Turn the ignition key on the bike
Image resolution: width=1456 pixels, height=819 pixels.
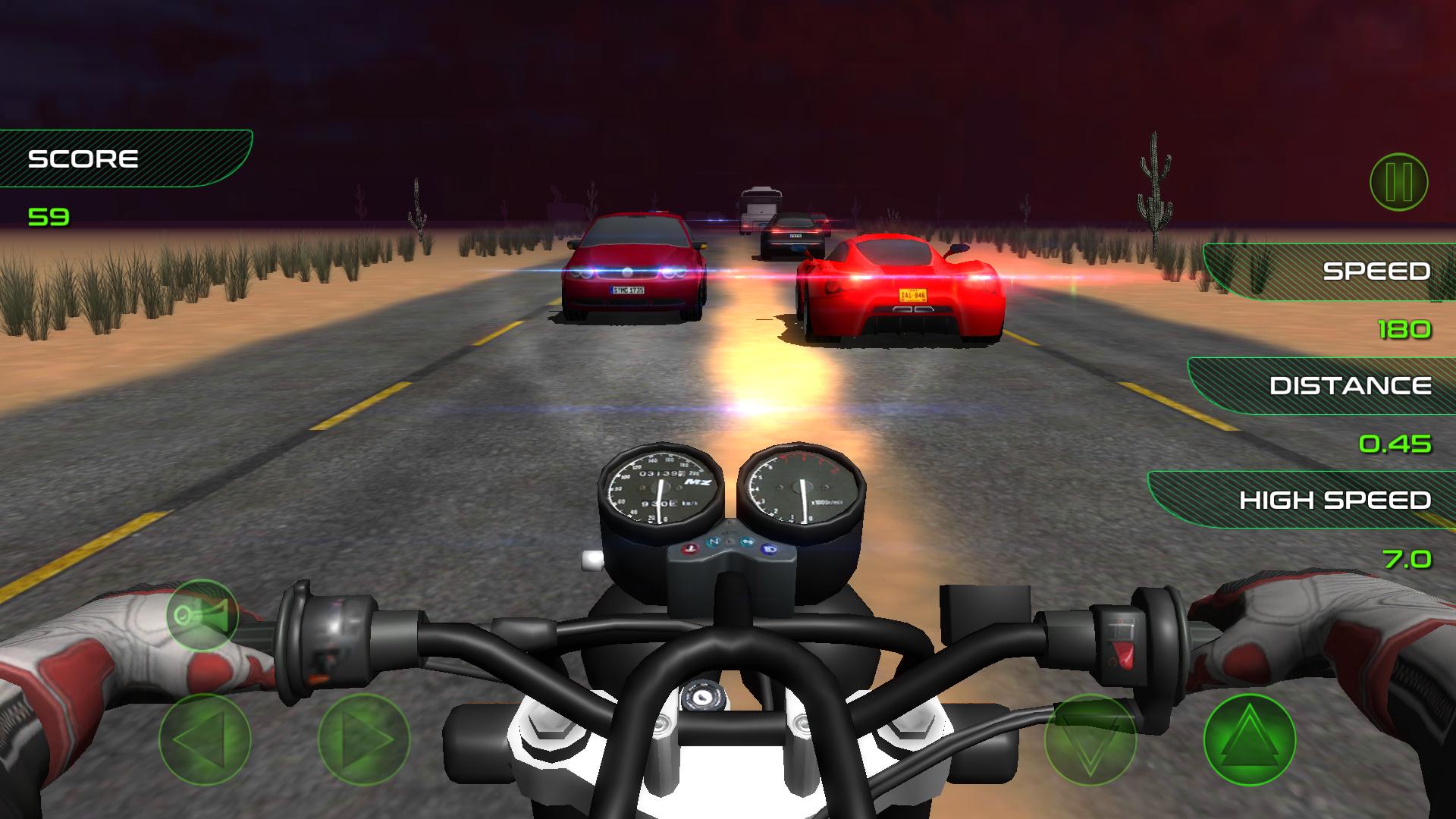(x=704, y=695)
